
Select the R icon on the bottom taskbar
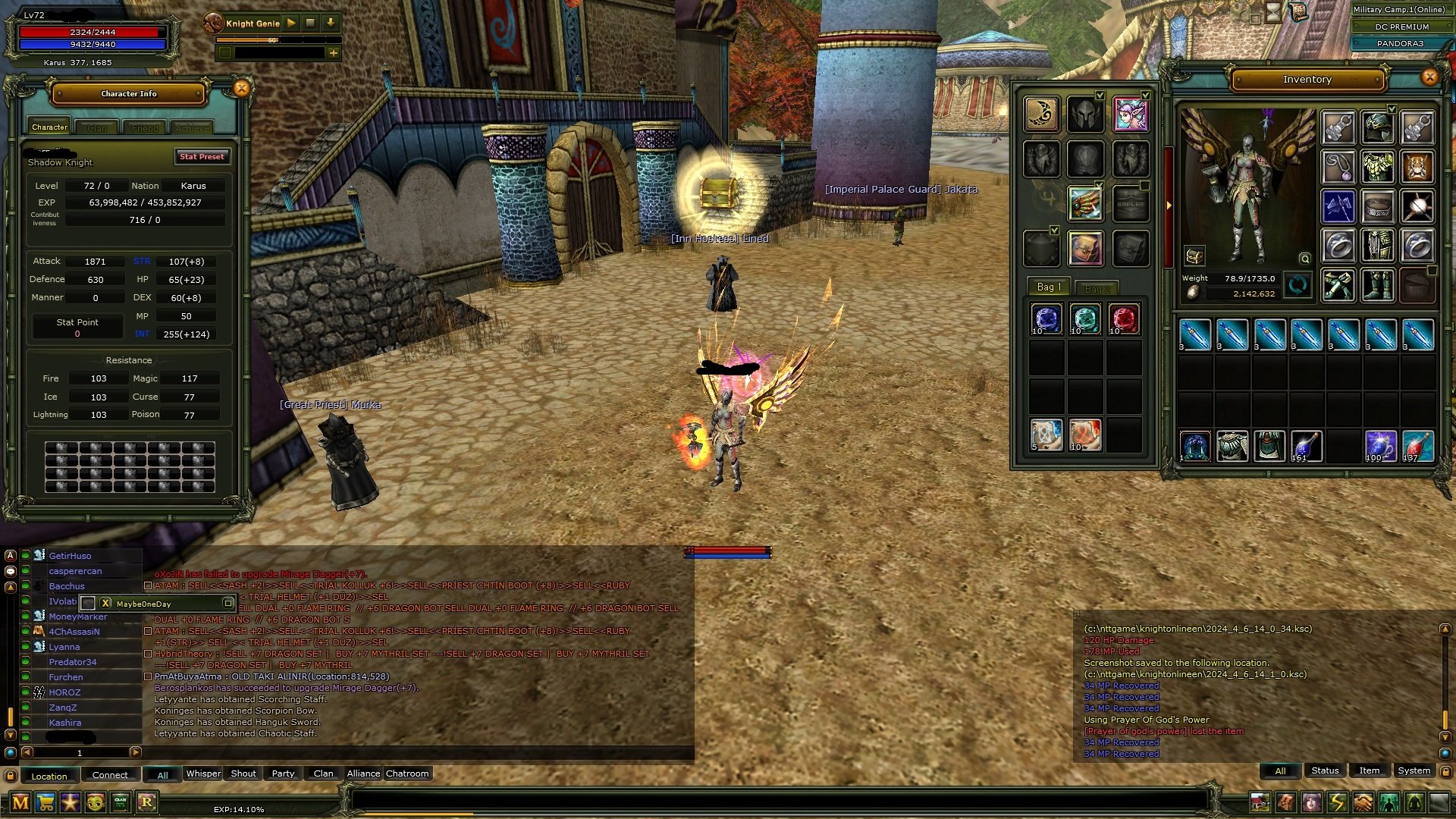[147, 802]
